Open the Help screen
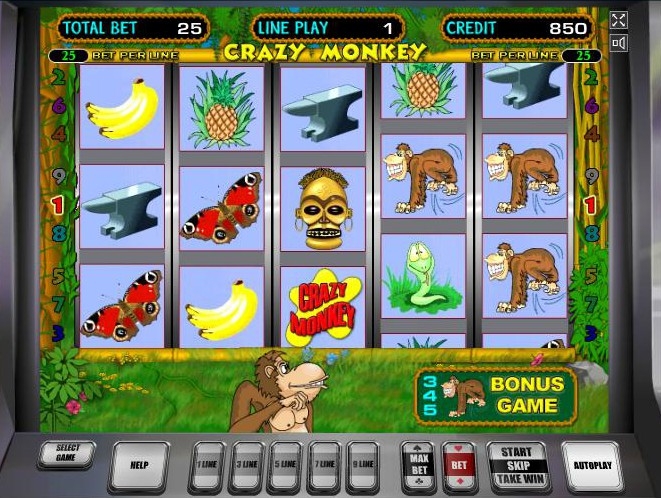This screenshot has width=661, height=498. [x=138, y=465]
